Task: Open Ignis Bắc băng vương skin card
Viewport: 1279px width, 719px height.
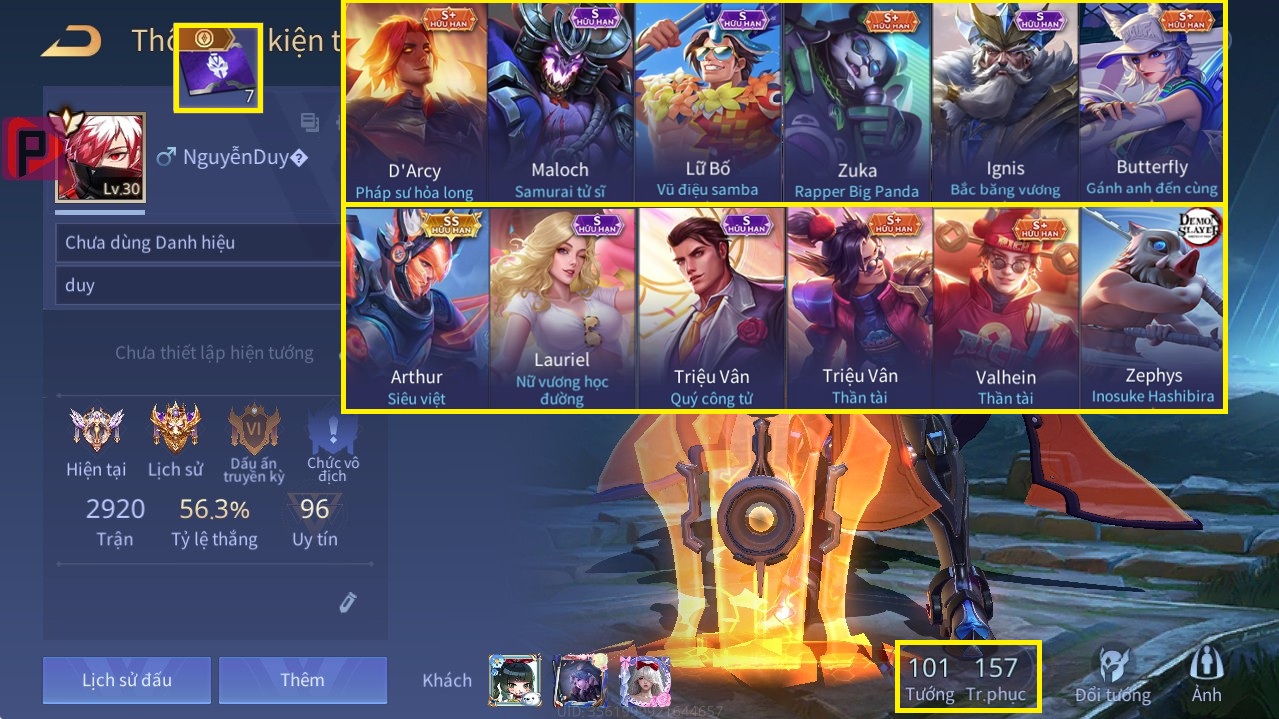Action: tap(1004, 103)
